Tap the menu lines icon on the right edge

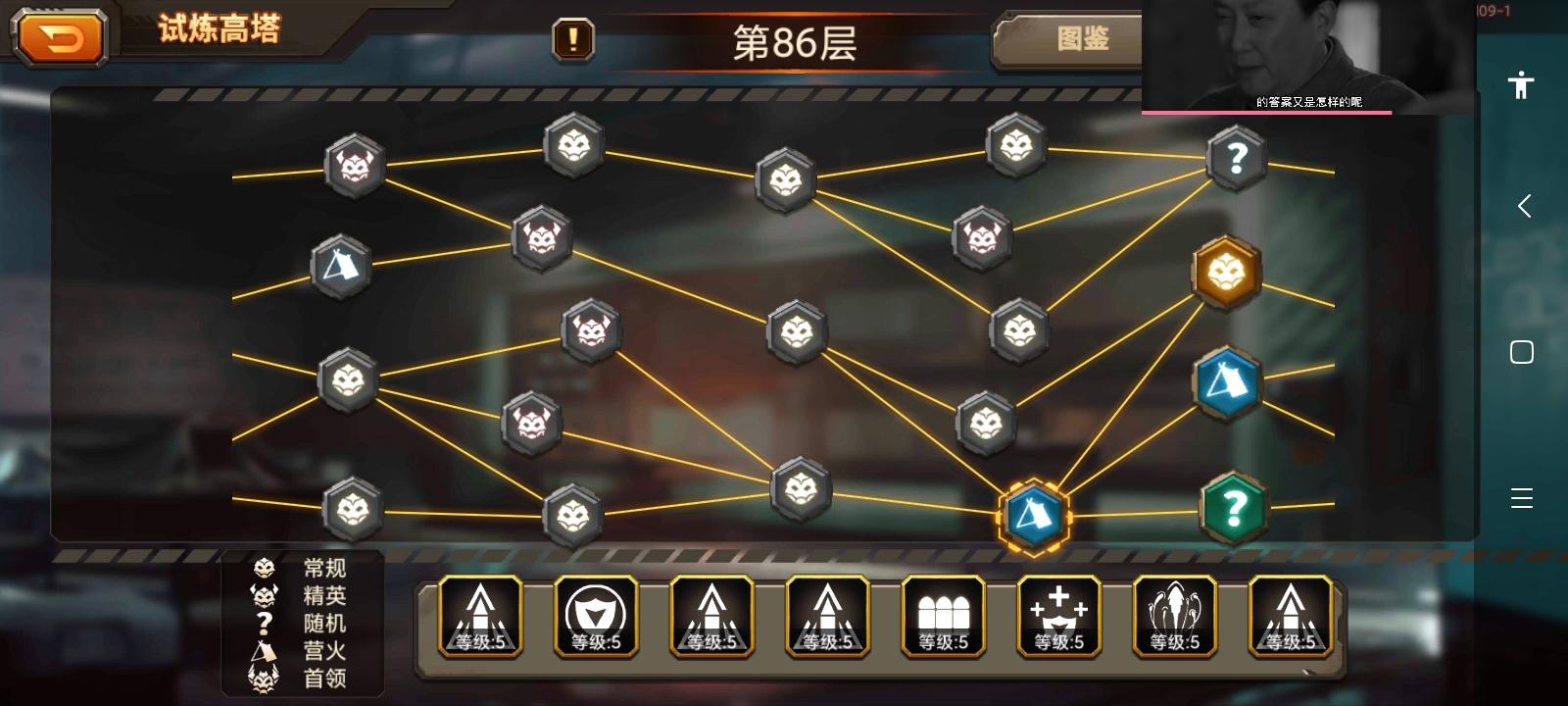1521,498
